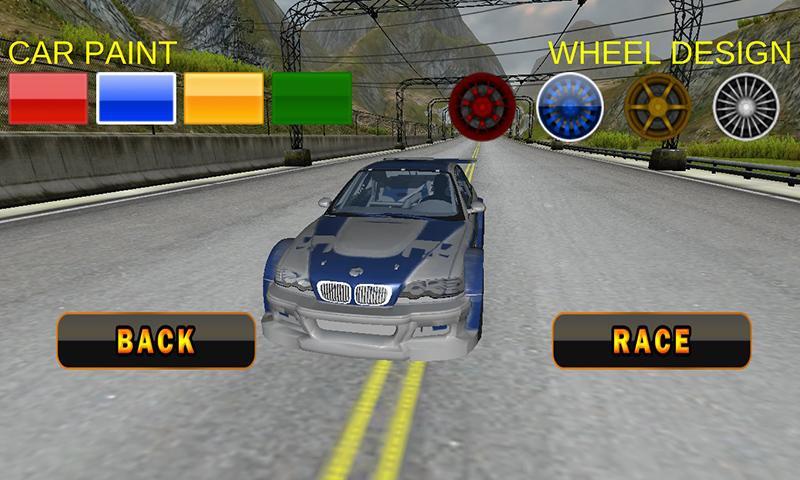800x480 pixels.
Task: Select the silver multi-spoke wheel design
Action: pyautogui.click(x=745, y=105)
